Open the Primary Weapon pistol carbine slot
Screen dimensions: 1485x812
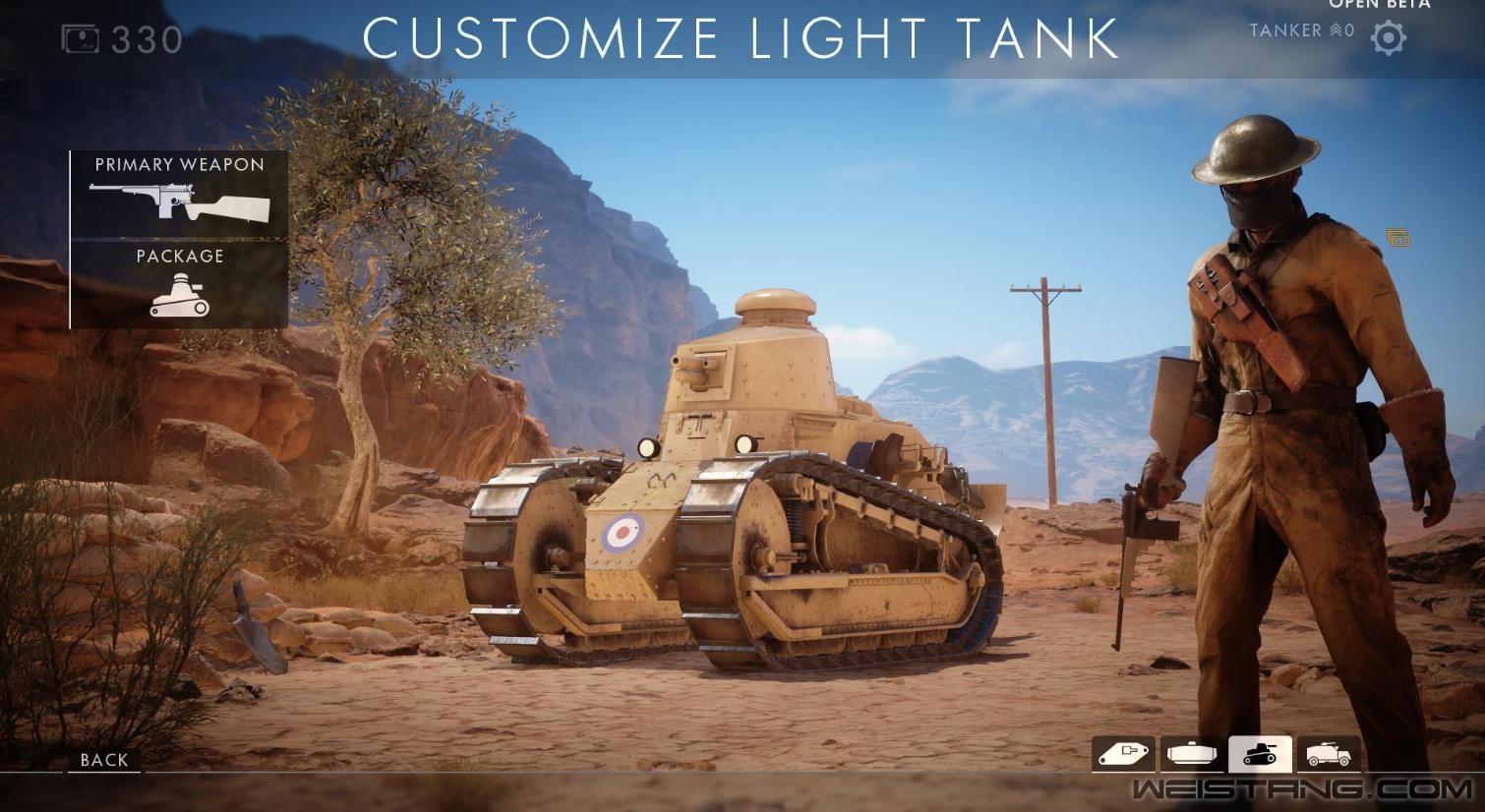(x=179, y=194)
